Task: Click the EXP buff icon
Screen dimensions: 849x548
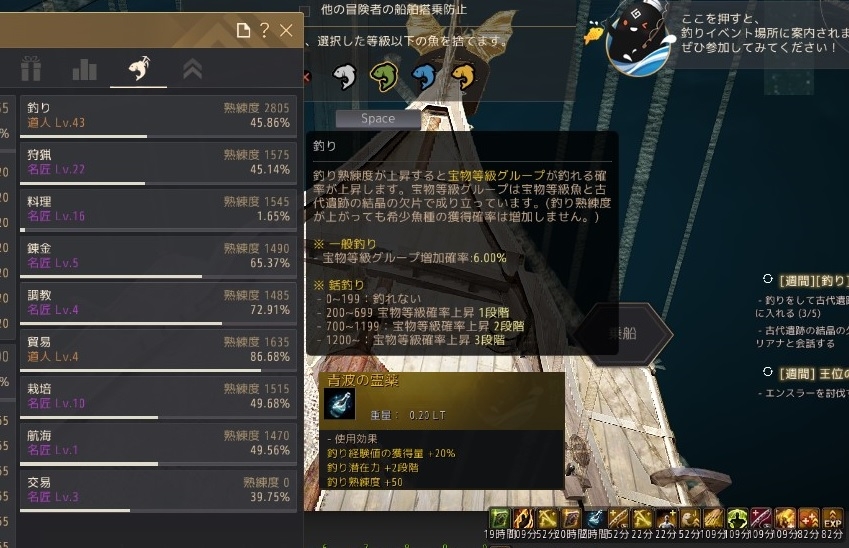Action: tap(833, 518)
